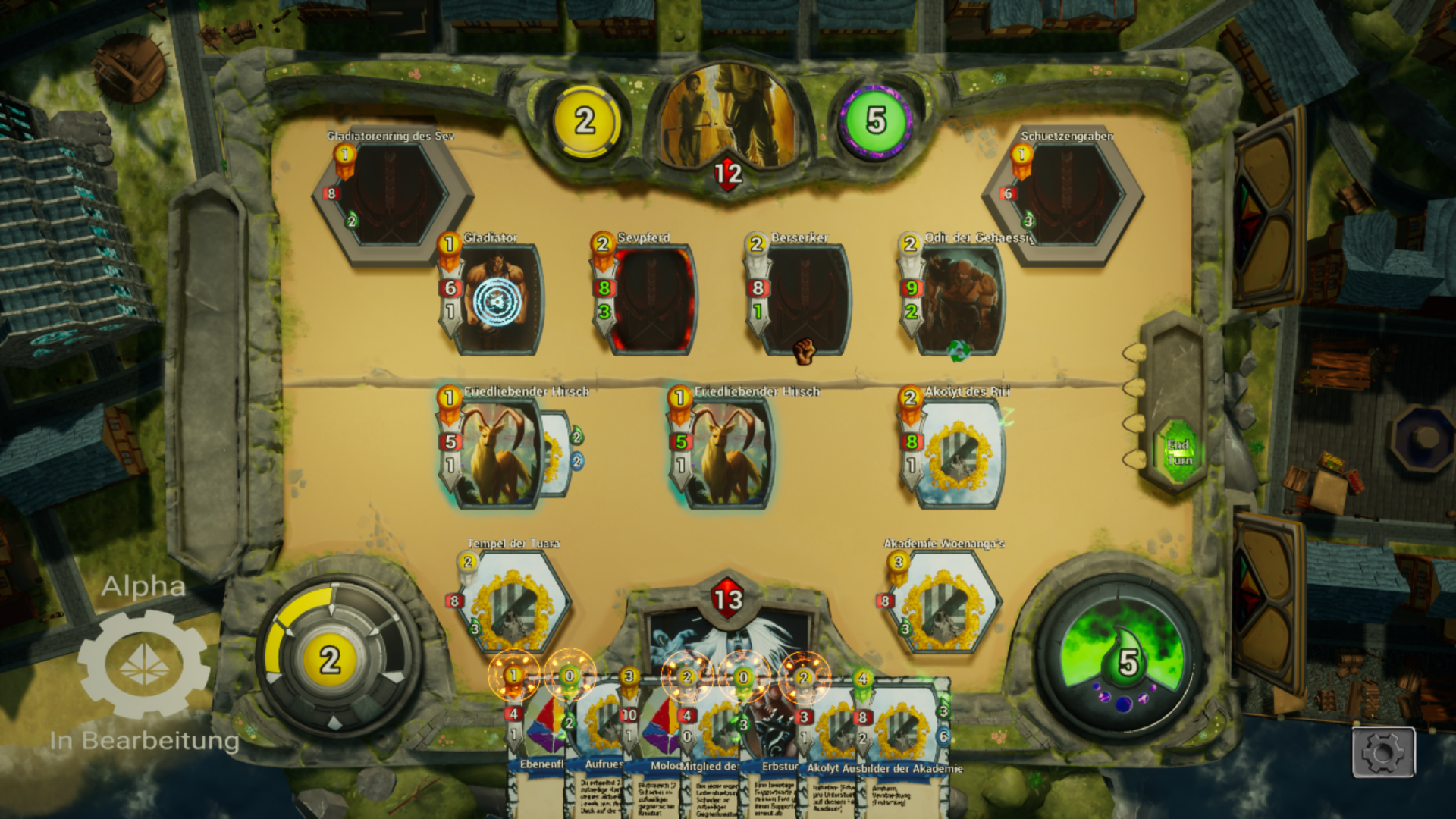This screenshot has width=1456, height=819.
Task: Target the Schuetzengraben enemy building
Action: [x=1066, y=195]
